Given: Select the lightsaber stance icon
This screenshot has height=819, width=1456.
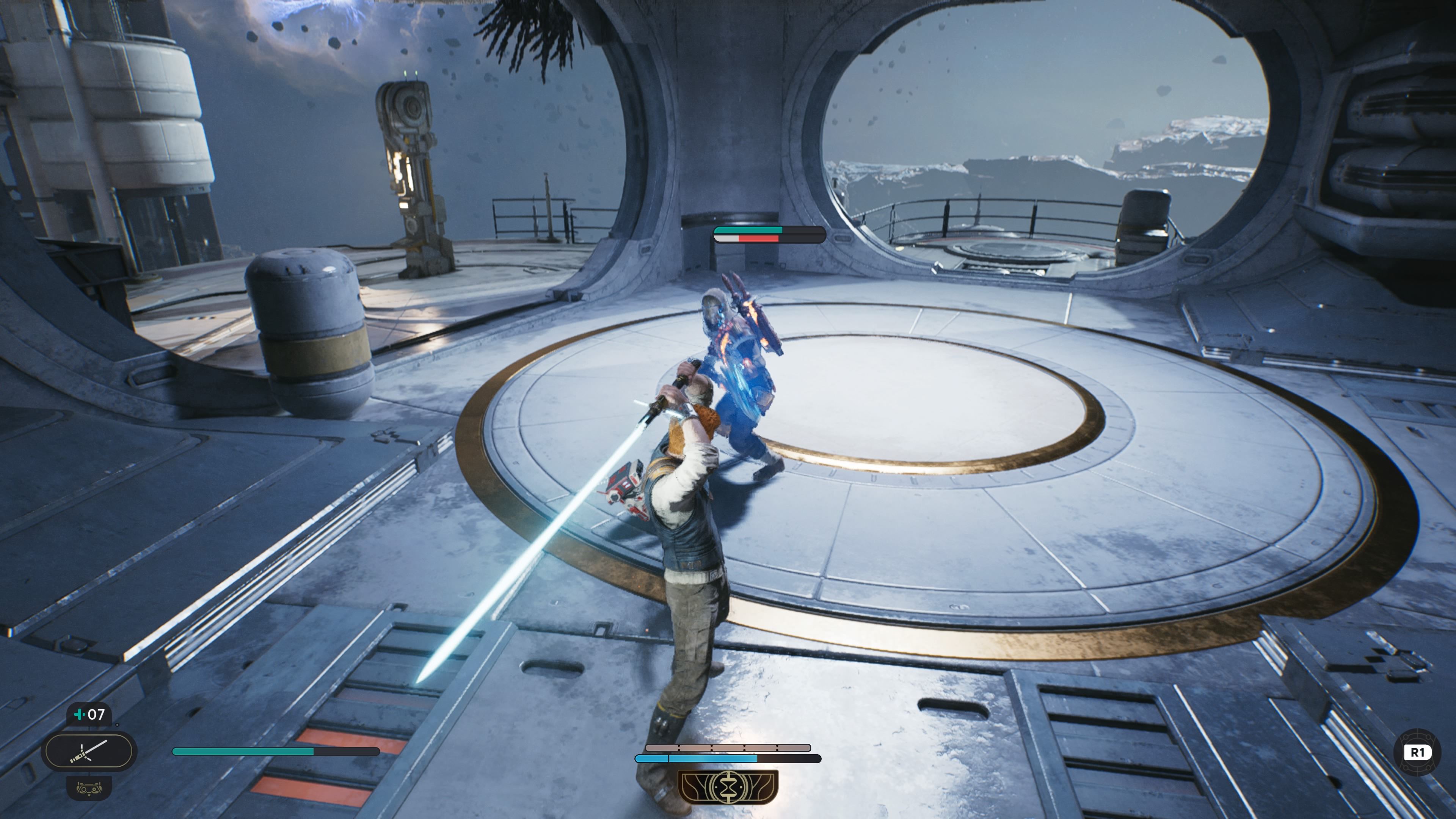Looking at the screenshot, I should (89, 751).
